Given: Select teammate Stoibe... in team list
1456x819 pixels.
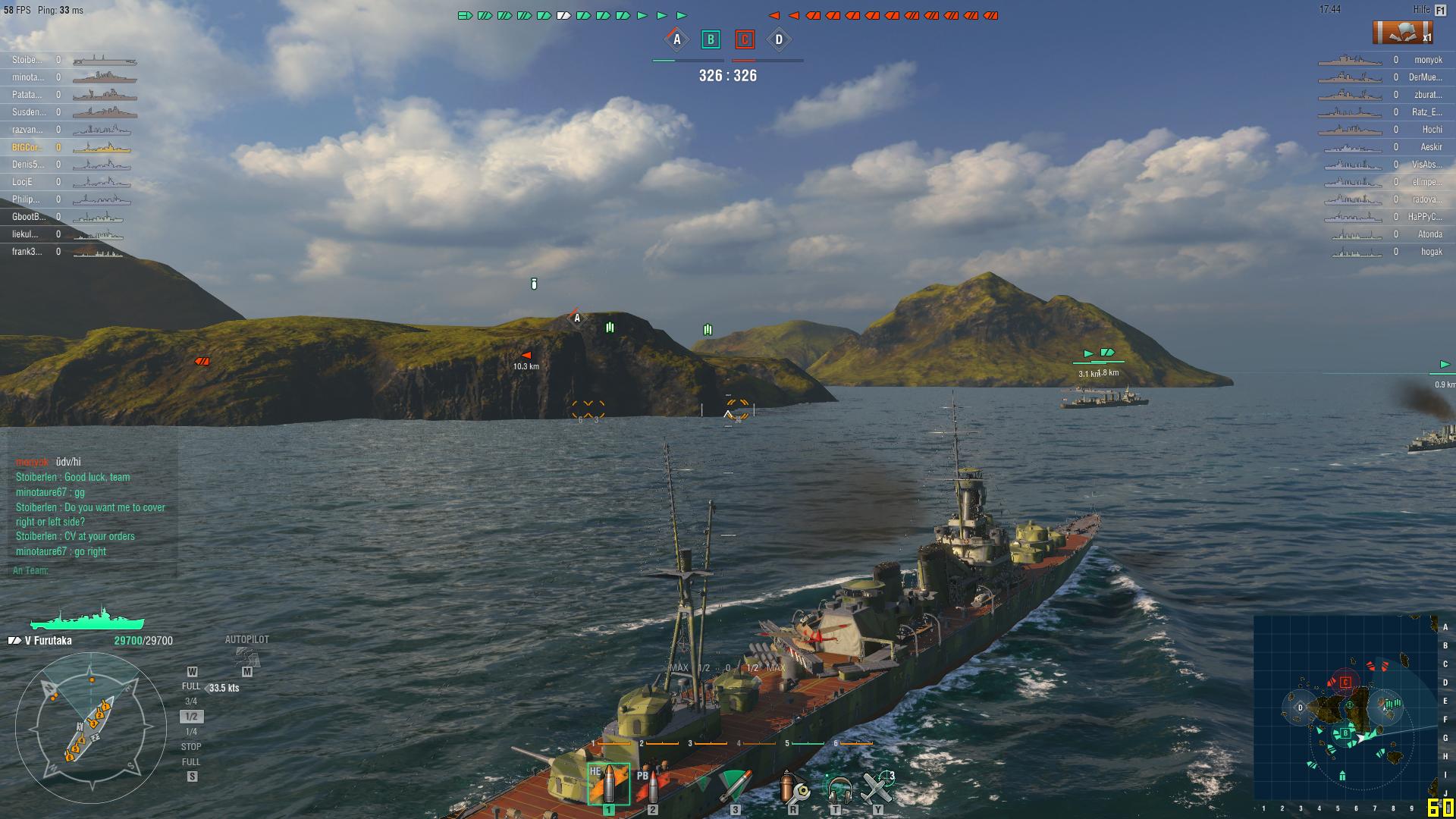Looking at the screenshot, I should coord(27,60).
